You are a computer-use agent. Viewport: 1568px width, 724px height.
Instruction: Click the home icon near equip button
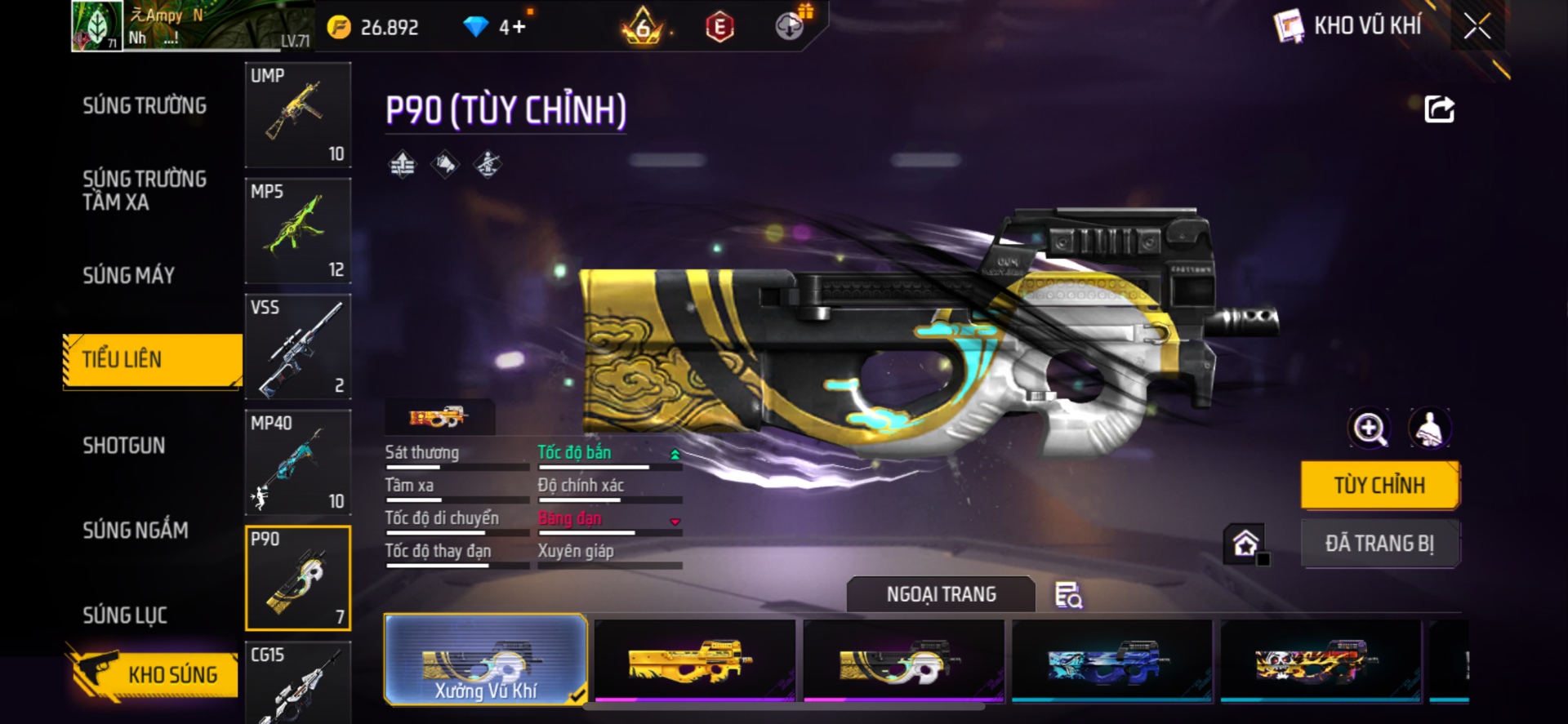[x=1245, y=544]
